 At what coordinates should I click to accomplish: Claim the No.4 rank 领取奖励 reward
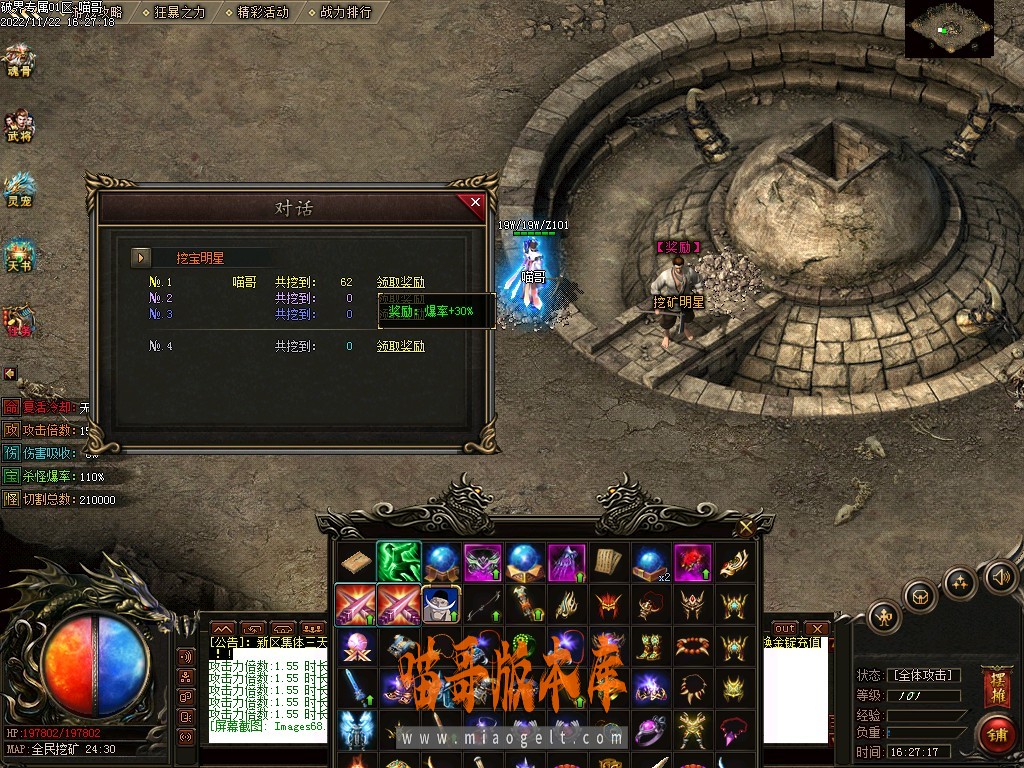click(400, 347)
